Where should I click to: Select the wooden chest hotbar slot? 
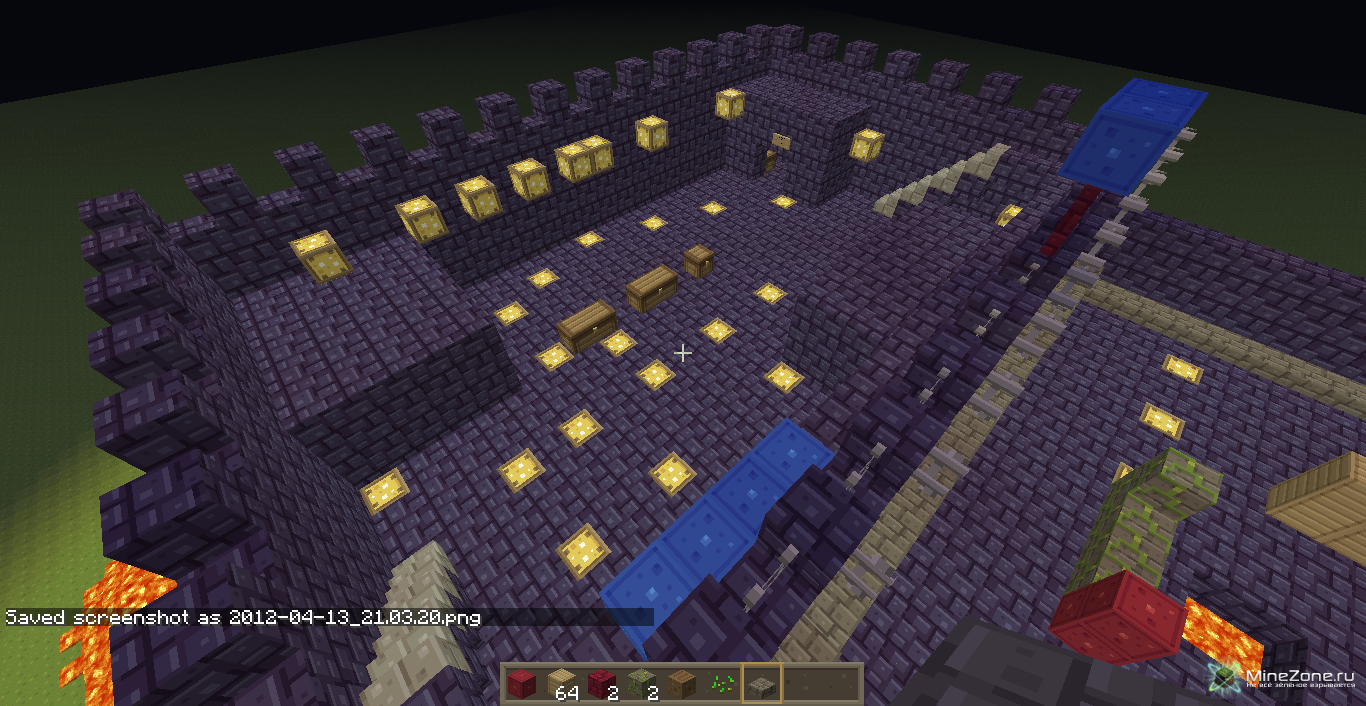tap(681, 684)
